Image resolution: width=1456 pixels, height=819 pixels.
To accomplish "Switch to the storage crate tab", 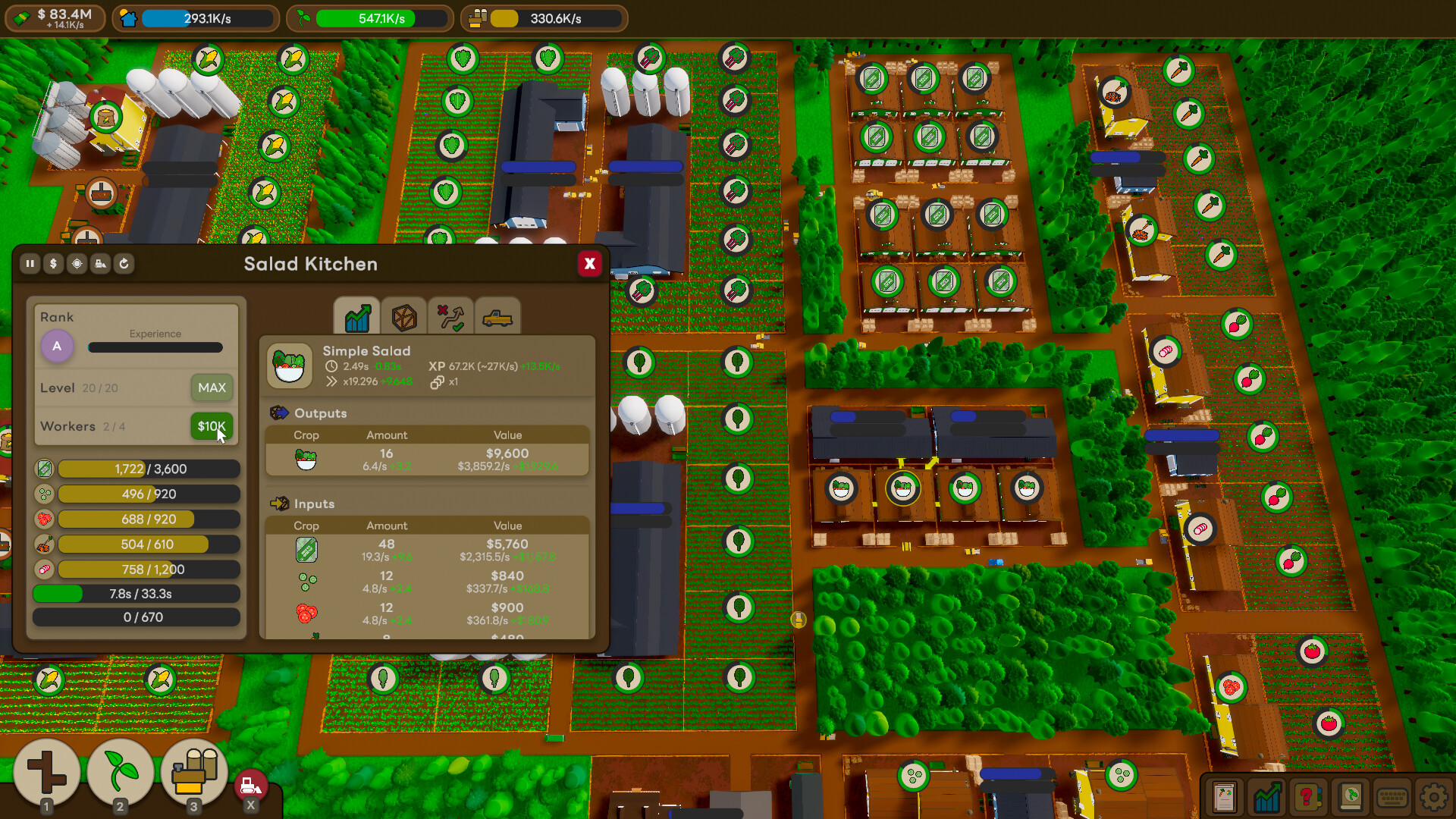I will pyautogui.click(x=404, y=317).
